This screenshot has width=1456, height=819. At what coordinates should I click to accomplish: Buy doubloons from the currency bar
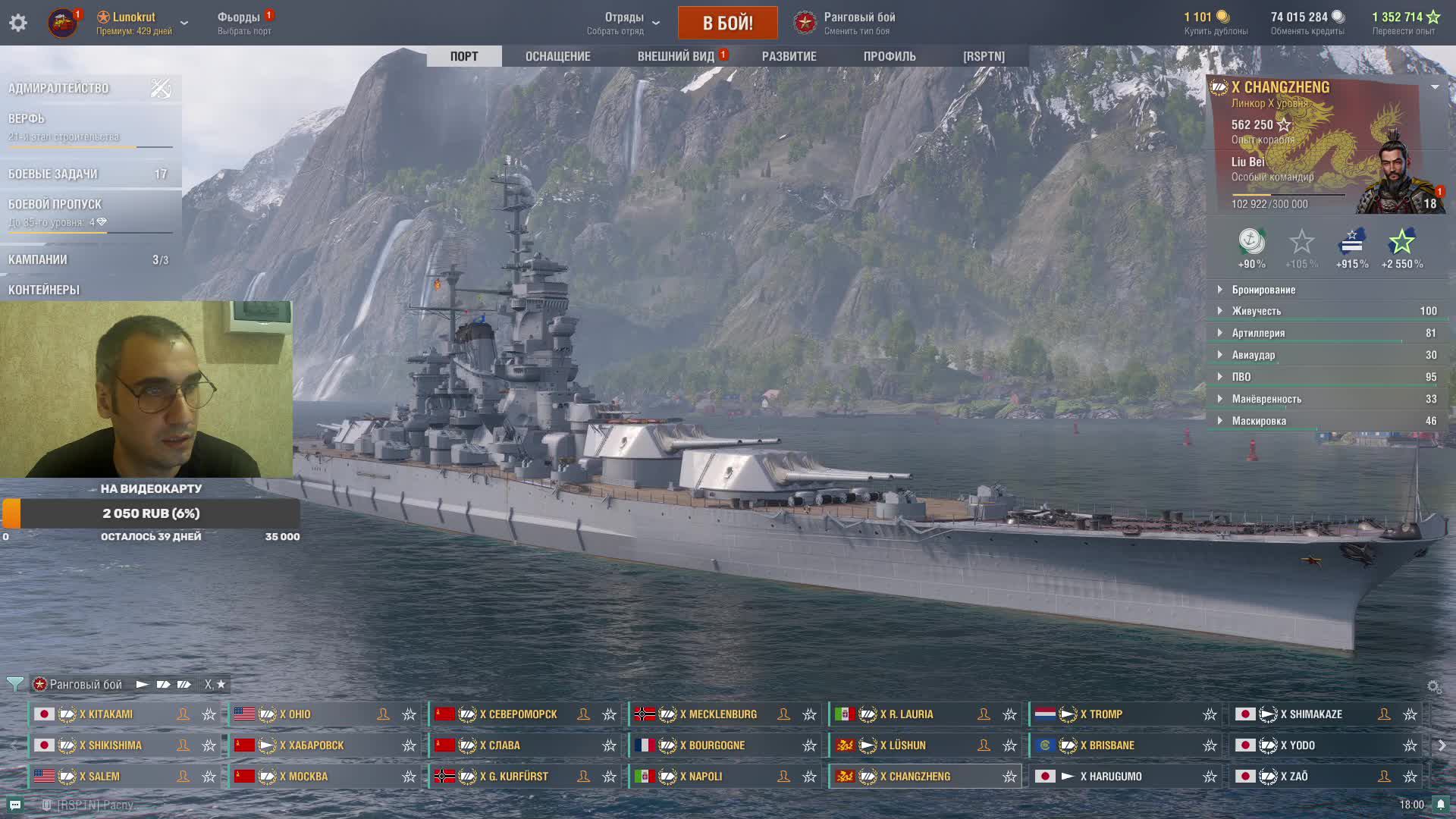click(x=1216, y=23)
